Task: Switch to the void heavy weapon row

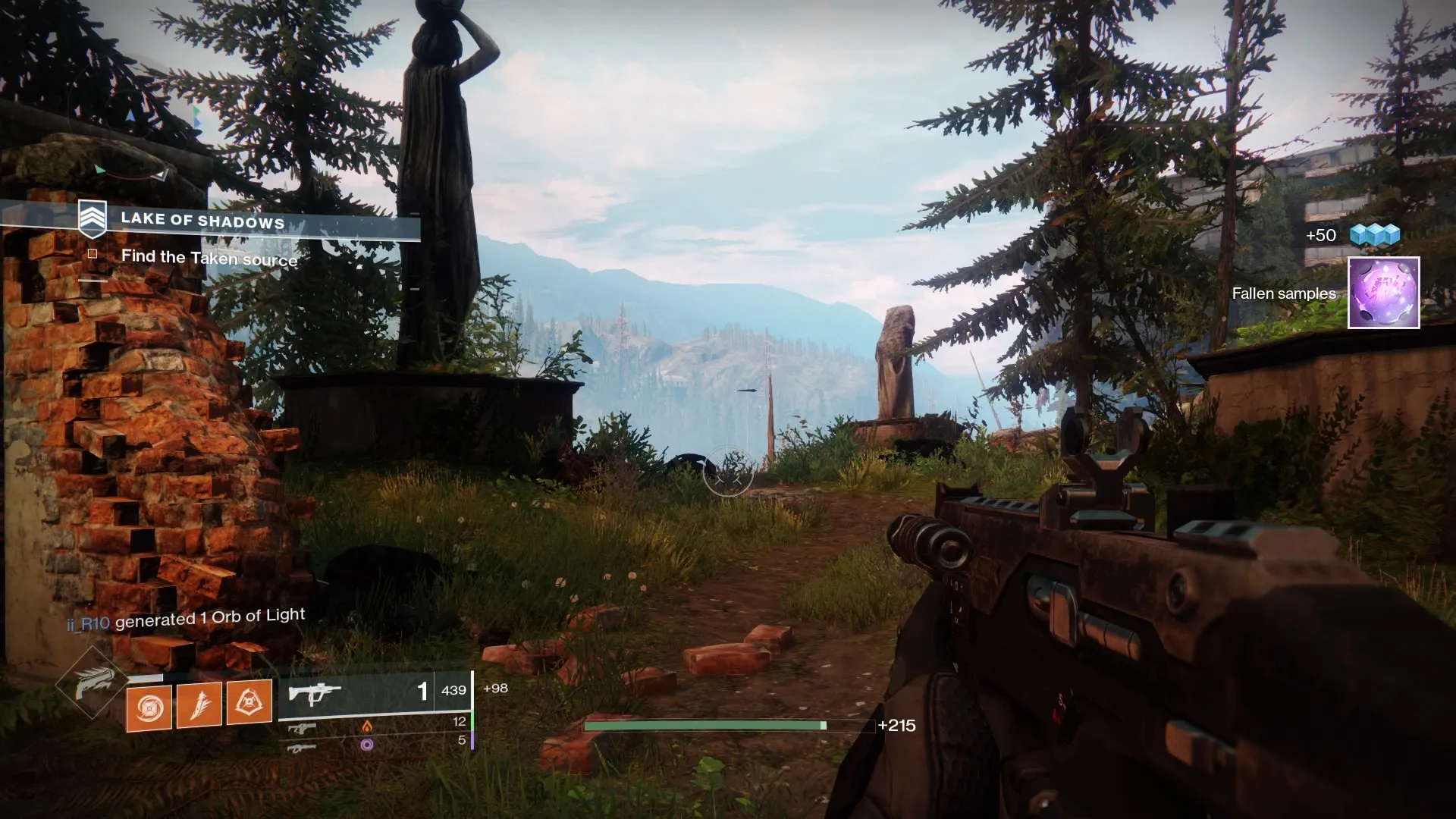Action: pyautogui.click(x=376, y=744)
